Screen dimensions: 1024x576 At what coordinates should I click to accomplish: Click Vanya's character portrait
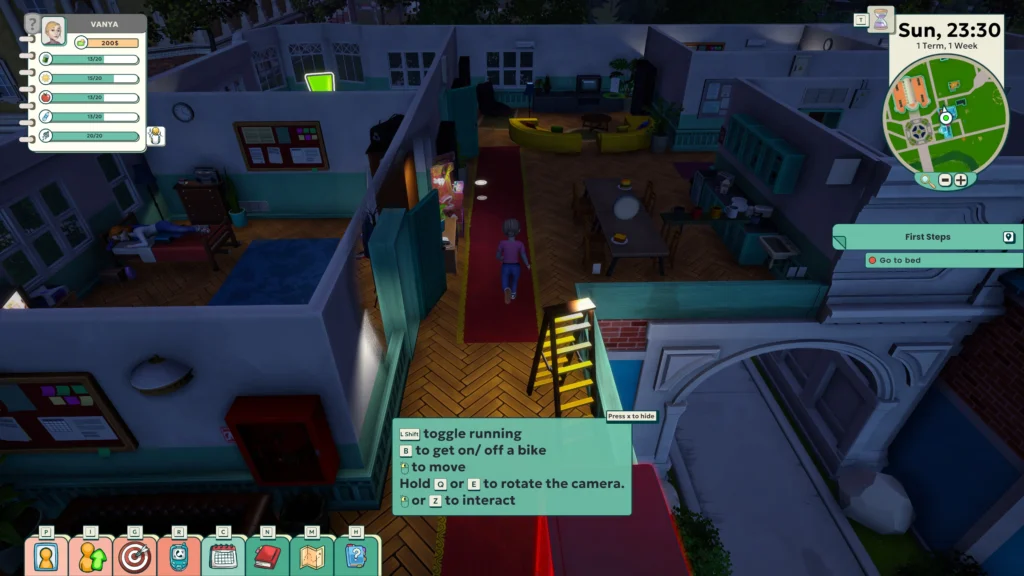tap(53, 30)
